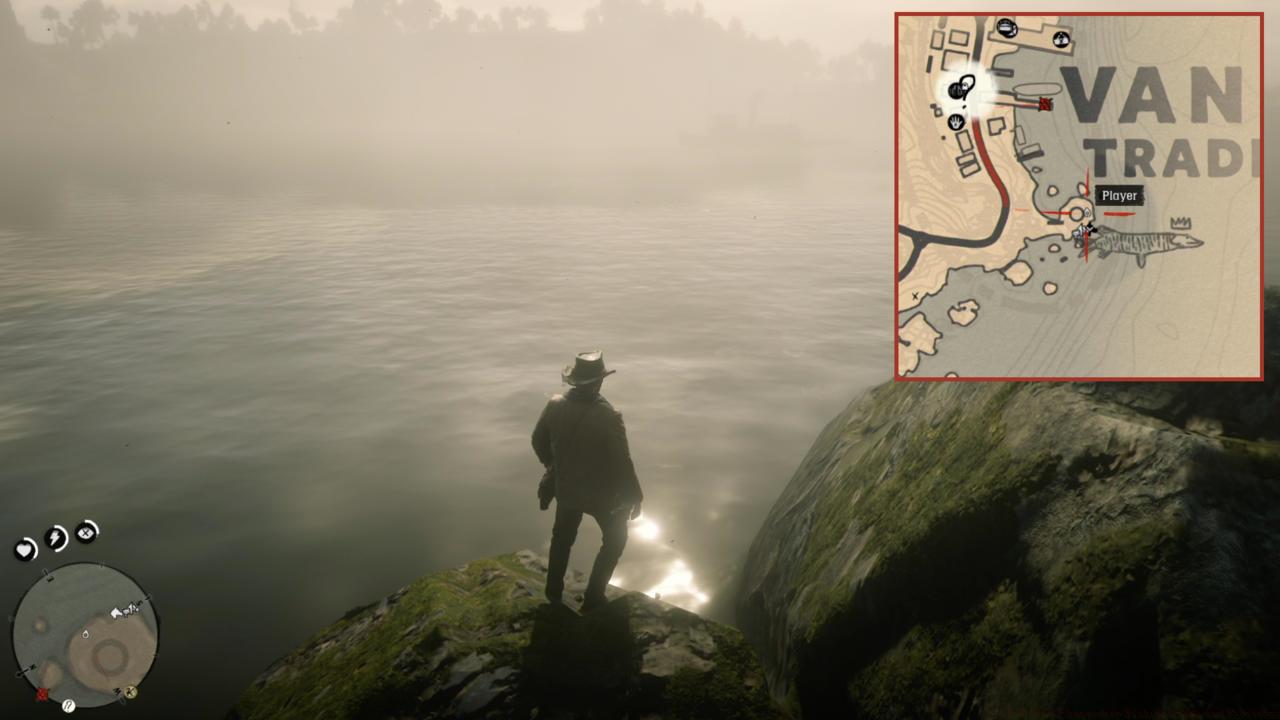Screen dimensions: 1280x720
Task: Click the bed lodging icon on the map inset
Action: tap(1006, 26)
